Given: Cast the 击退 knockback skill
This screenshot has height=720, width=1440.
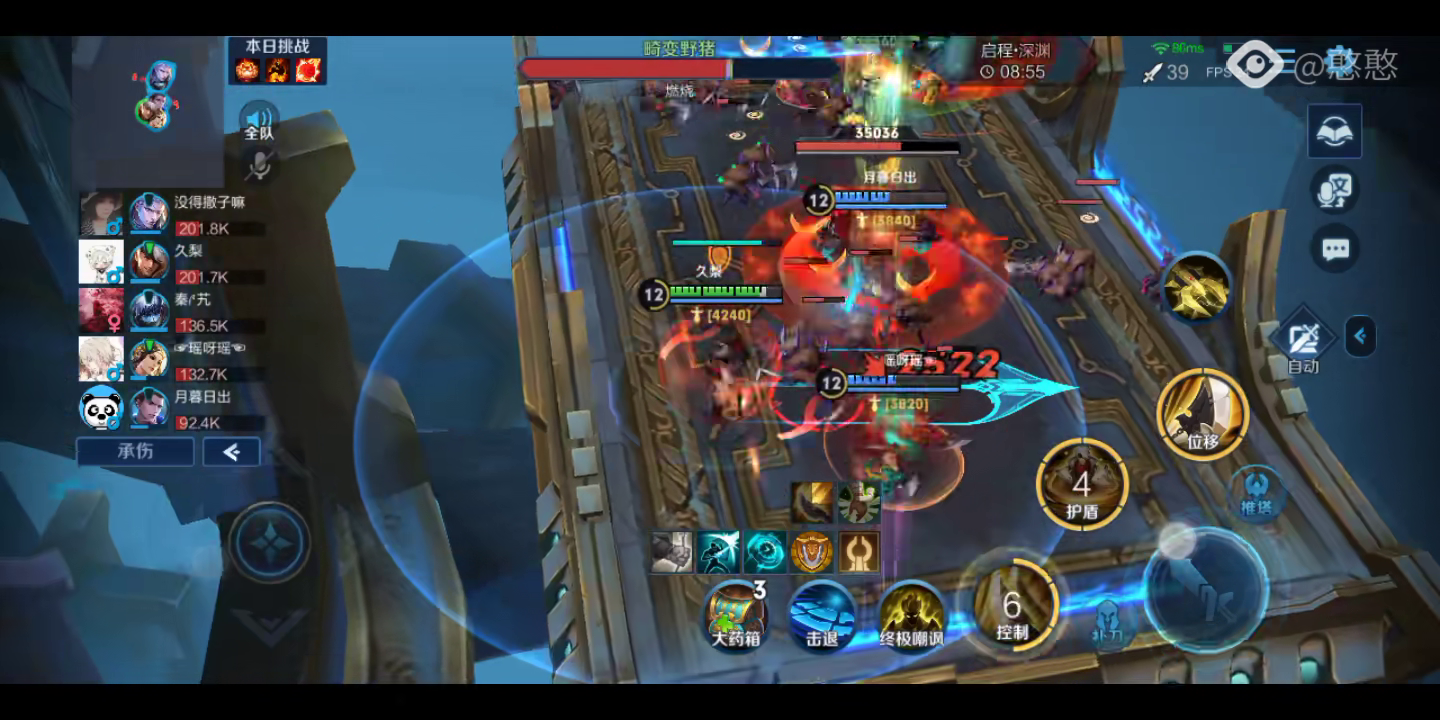Looking at the screenshot, I should [x=821, y=614].
